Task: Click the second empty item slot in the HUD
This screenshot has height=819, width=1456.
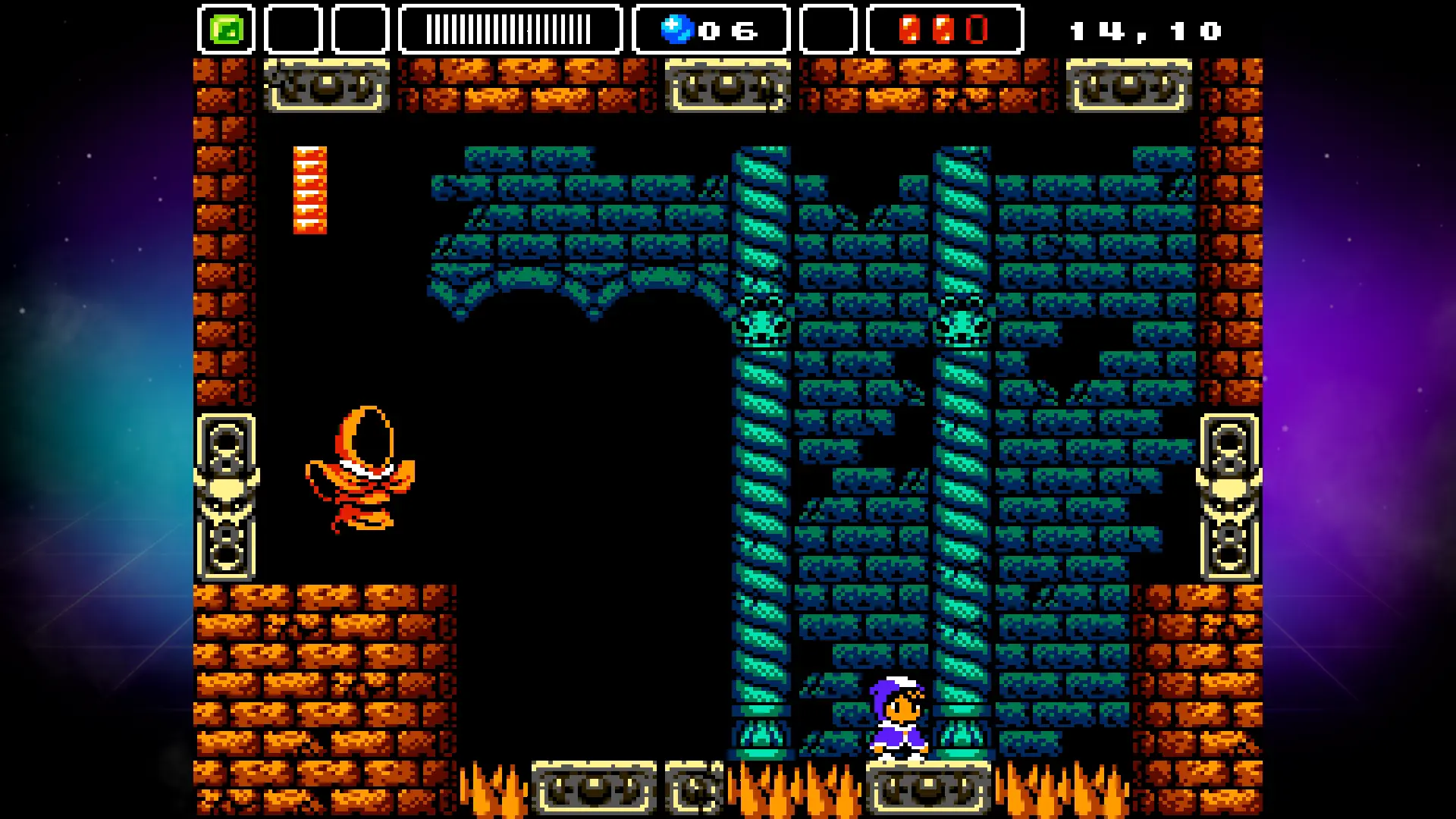Action: (293, 29)
